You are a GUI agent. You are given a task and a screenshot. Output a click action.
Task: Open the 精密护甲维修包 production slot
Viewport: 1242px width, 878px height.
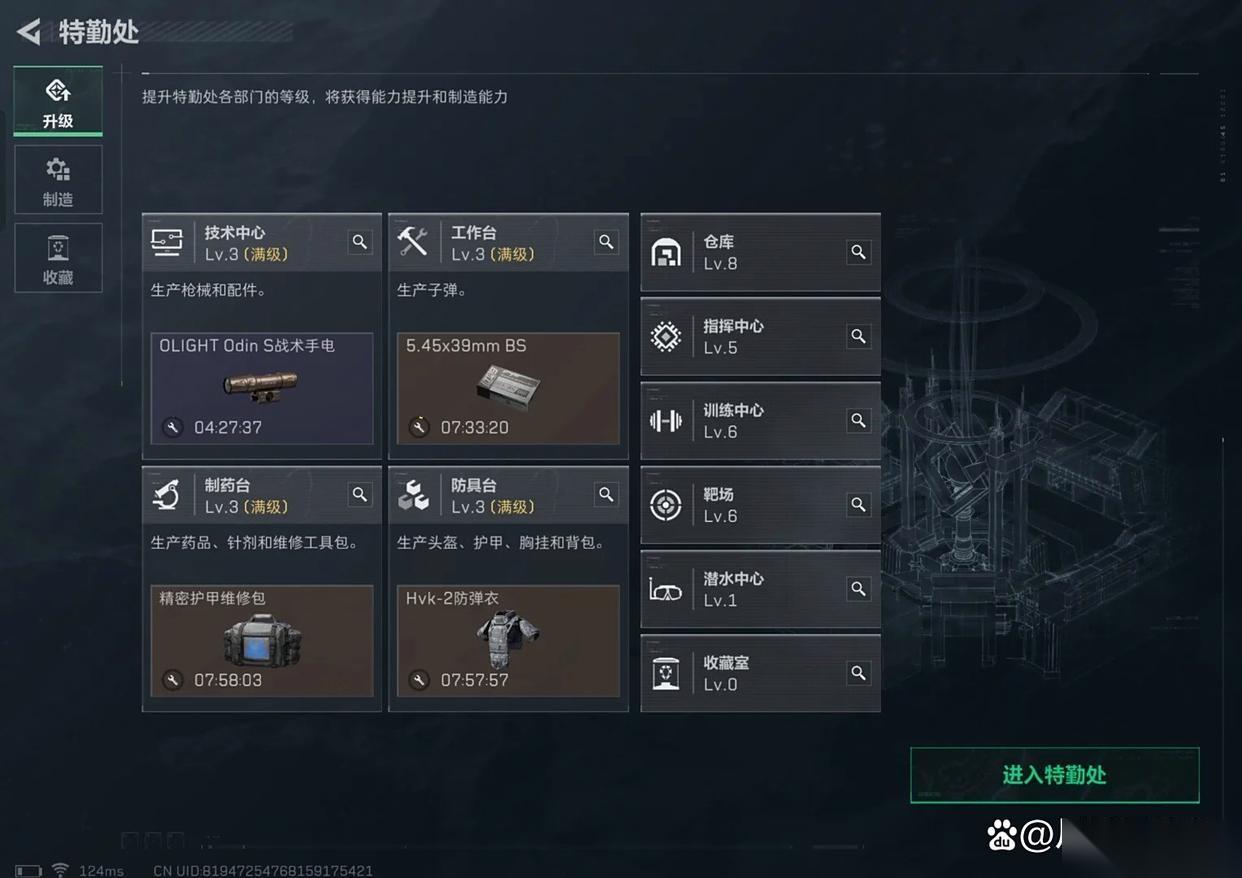coord(262,640)
